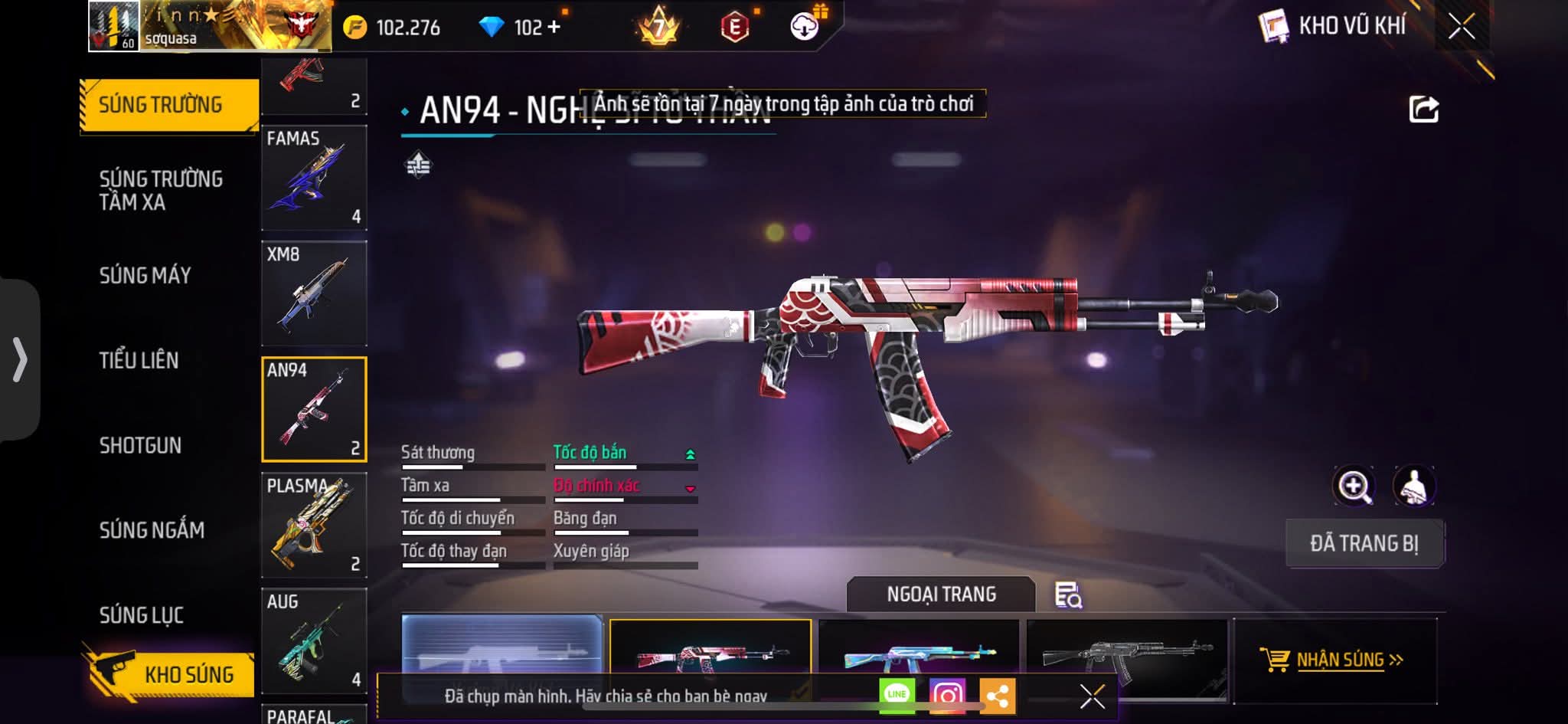Show the Shotgun weapon list
This screenshot has height=724, width=1568.
[140, 445]
